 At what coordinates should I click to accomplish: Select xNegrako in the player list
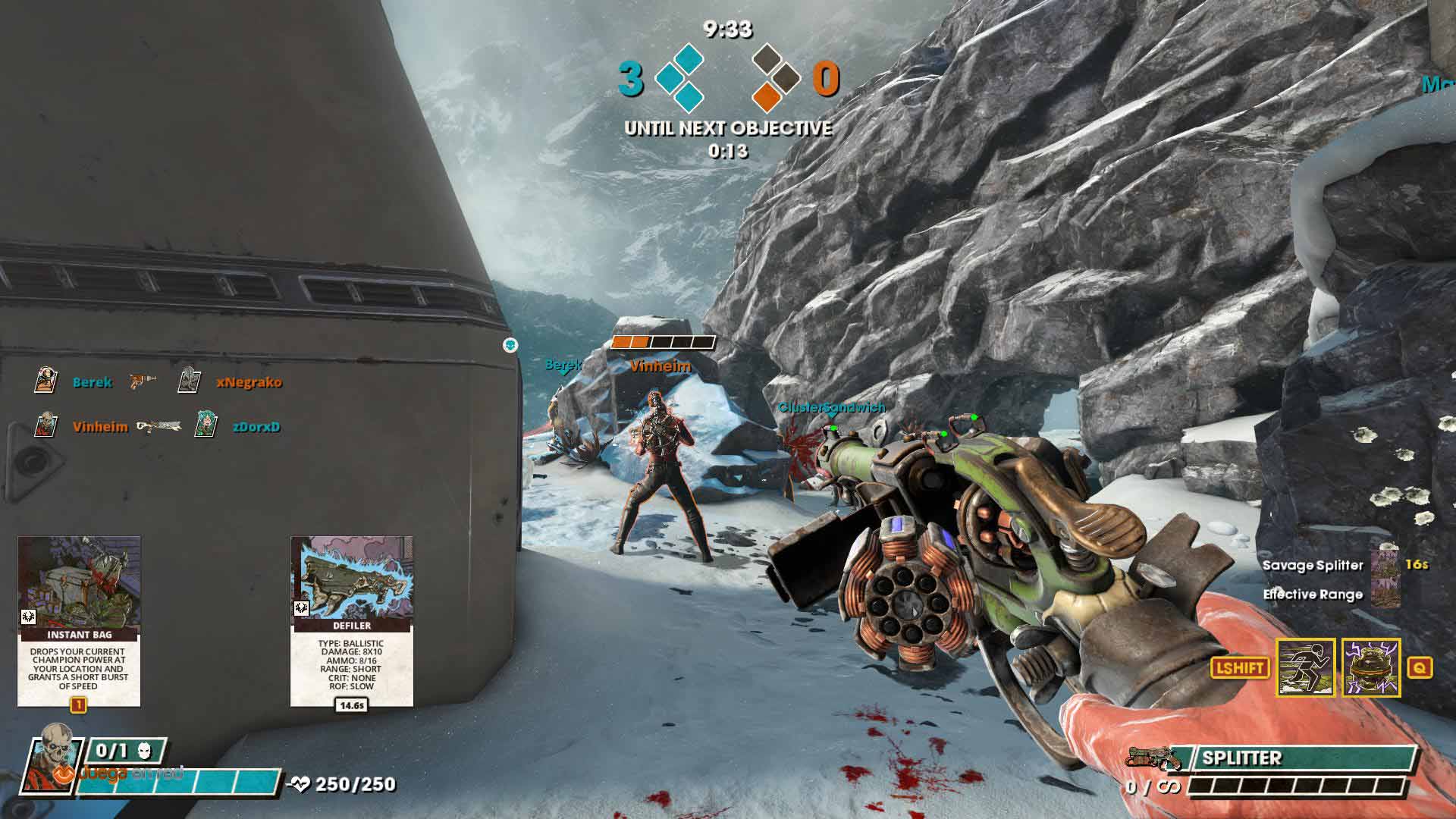[248, 382]
